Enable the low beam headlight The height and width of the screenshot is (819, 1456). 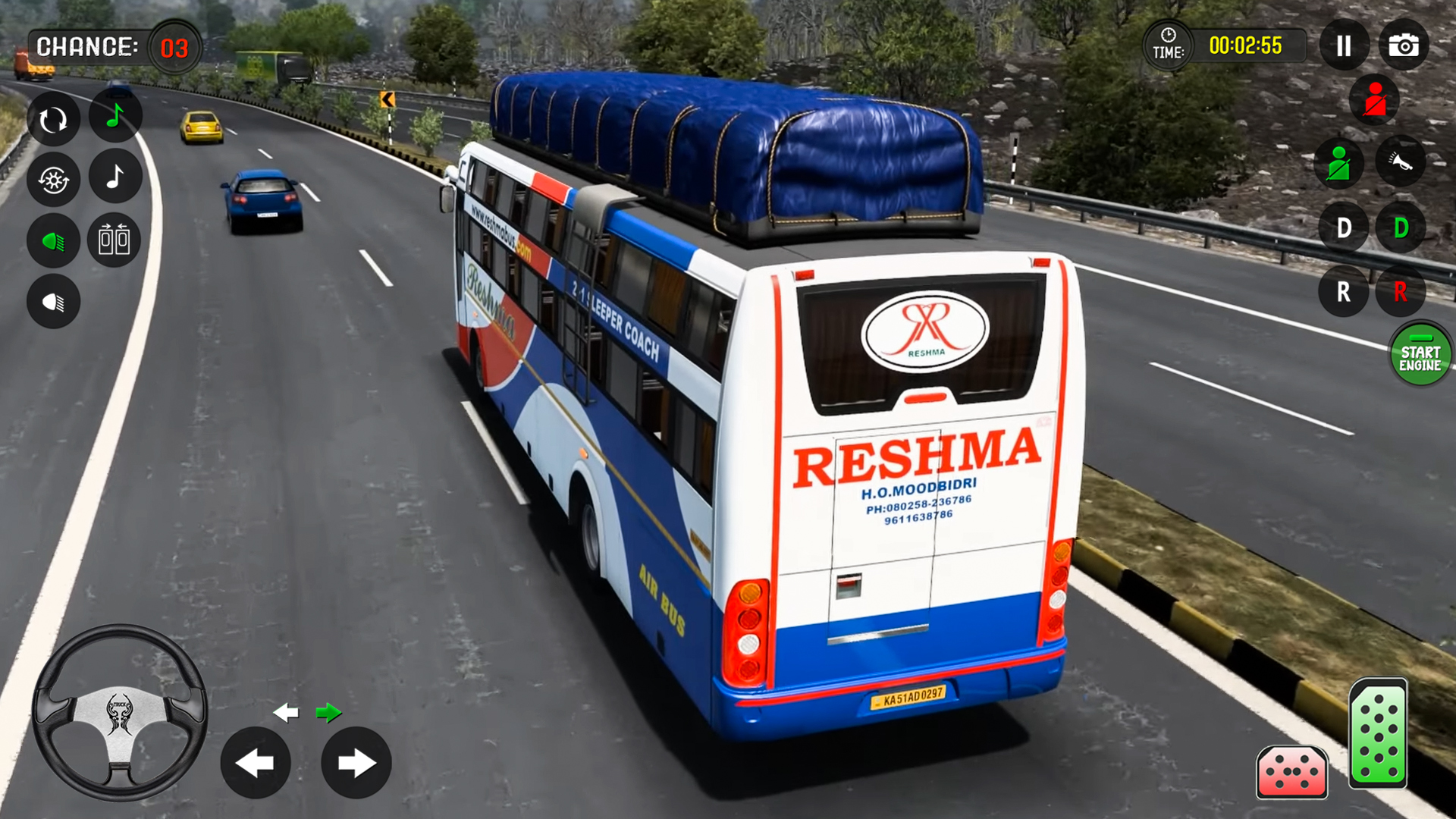coord(52,302)
